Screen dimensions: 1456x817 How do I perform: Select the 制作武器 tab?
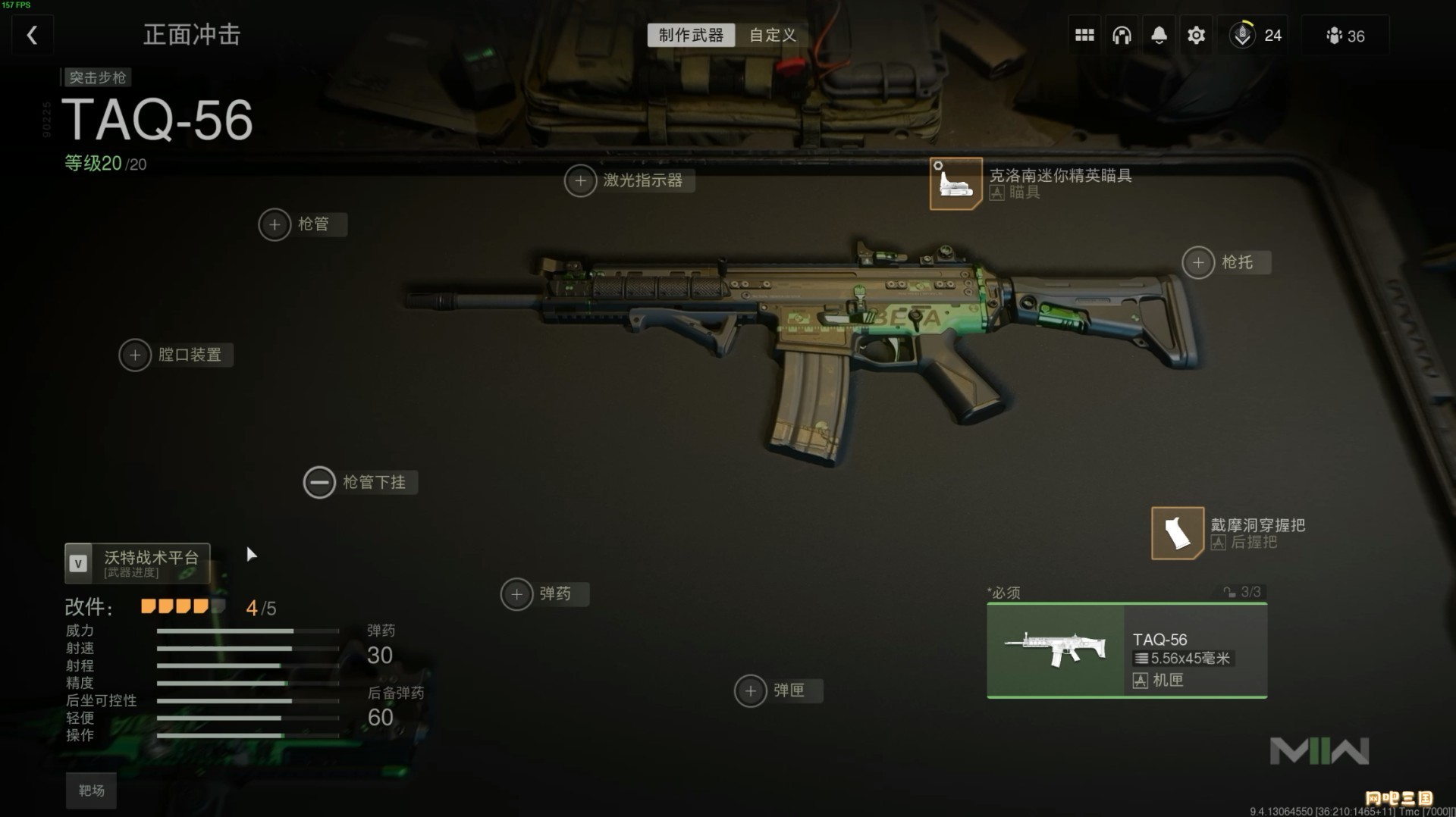(691, 35)
